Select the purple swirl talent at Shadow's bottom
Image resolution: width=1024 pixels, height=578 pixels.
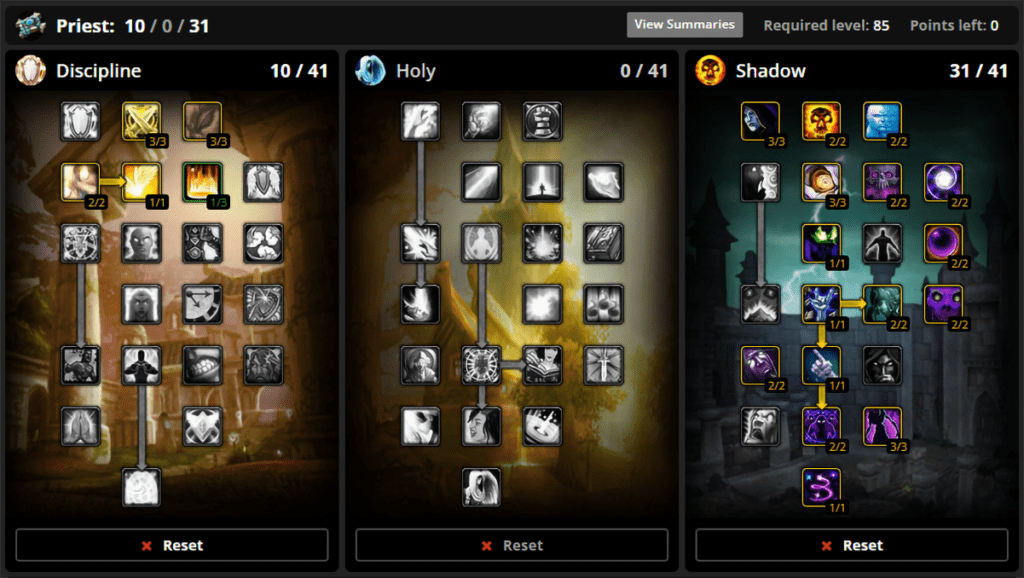pos(822,487)
